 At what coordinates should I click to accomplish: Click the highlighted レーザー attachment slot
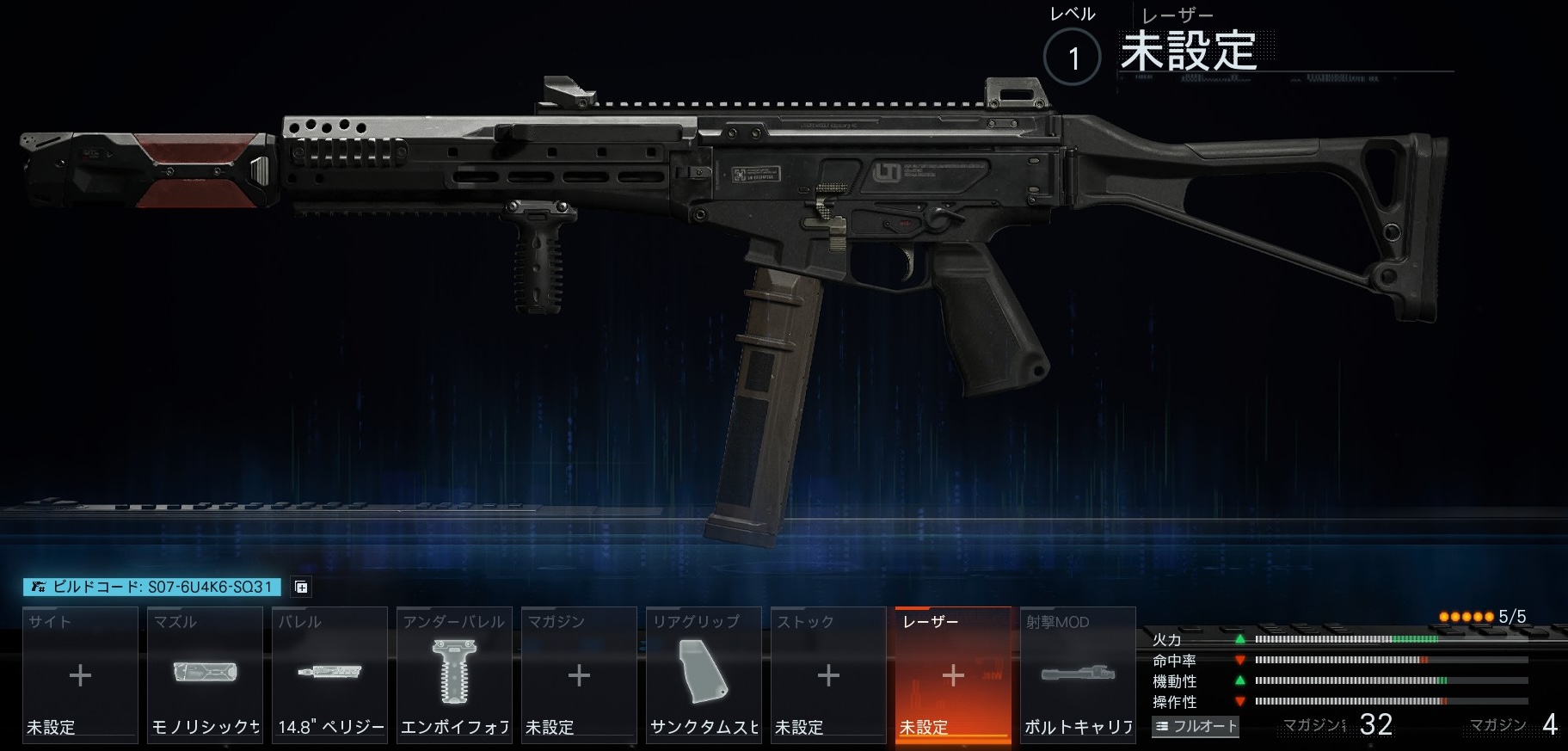(x=953, y=675)
